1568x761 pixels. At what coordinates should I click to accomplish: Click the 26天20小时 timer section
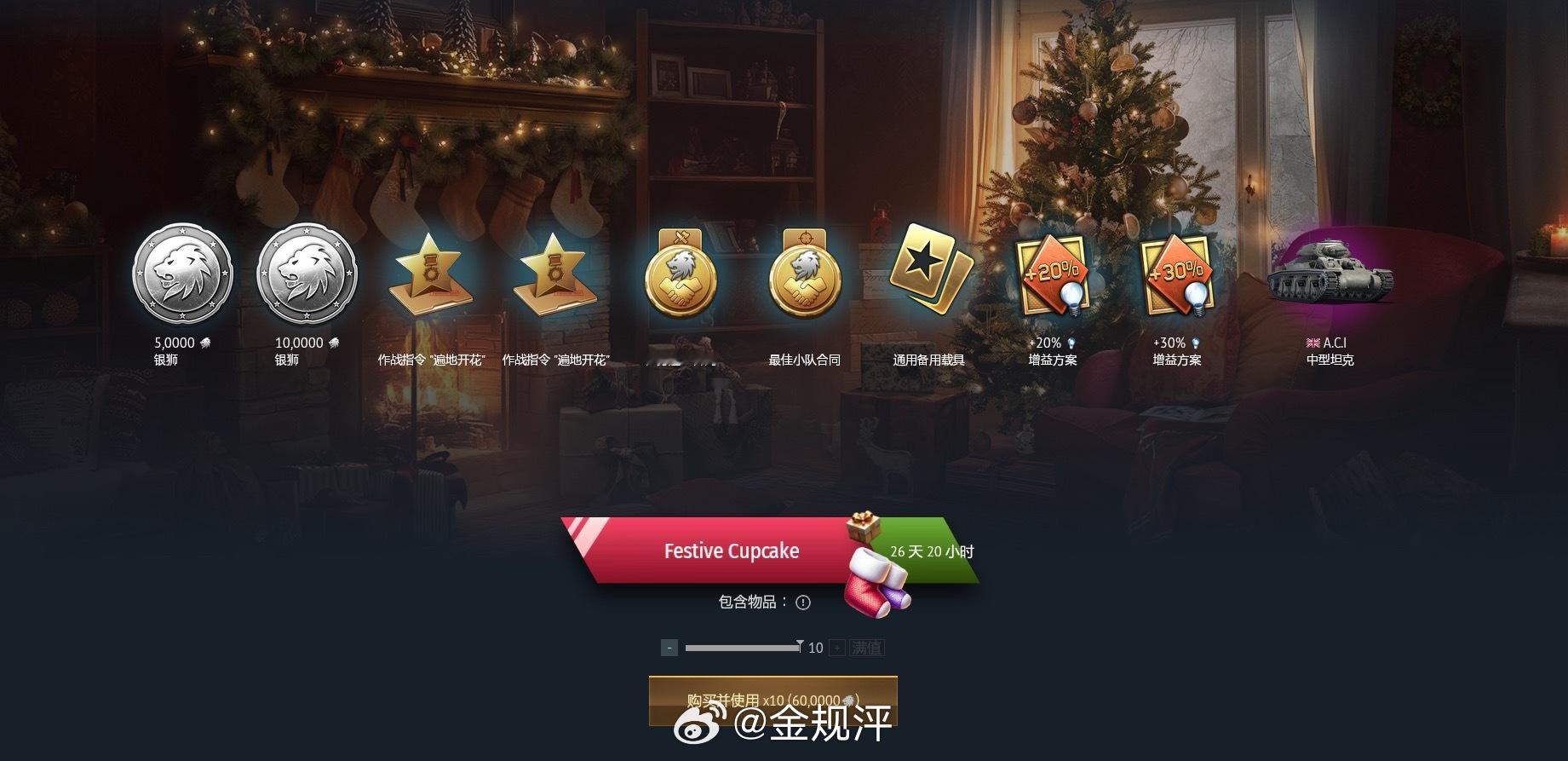pos(932,552)
